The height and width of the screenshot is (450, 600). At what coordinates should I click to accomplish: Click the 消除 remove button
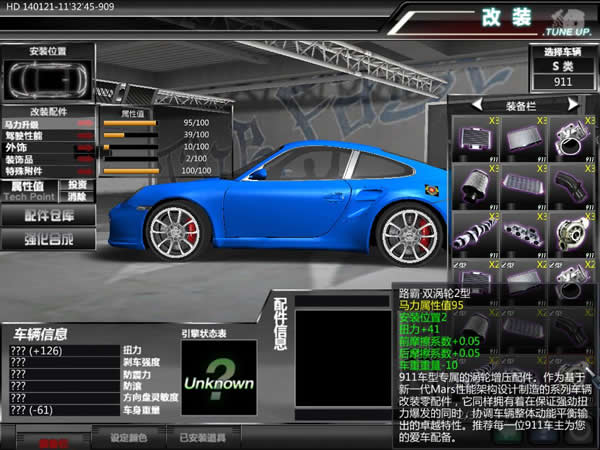(77, 196)
